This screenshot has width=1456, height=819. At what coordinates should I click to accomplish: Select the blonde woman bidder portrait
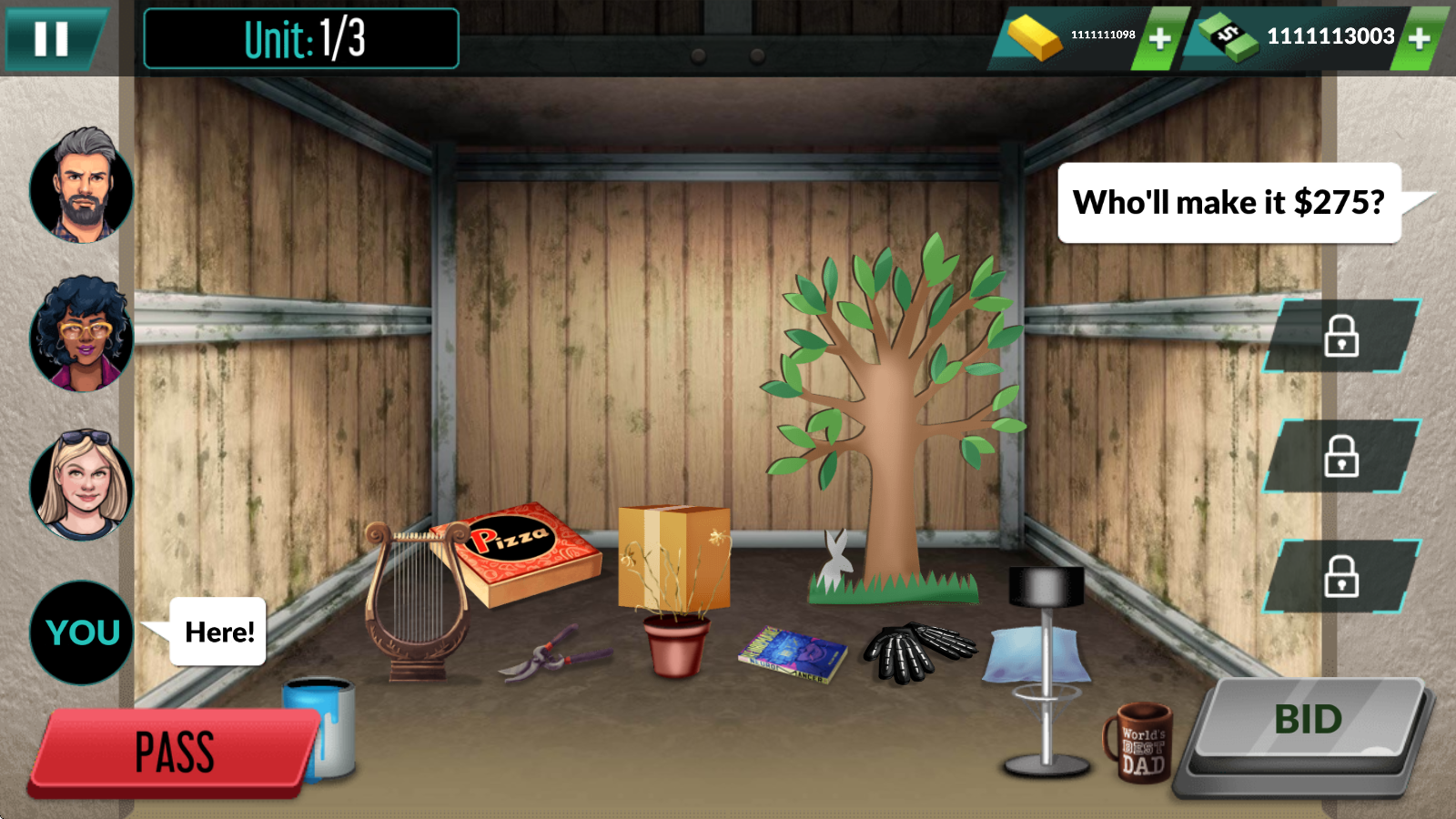82,484
